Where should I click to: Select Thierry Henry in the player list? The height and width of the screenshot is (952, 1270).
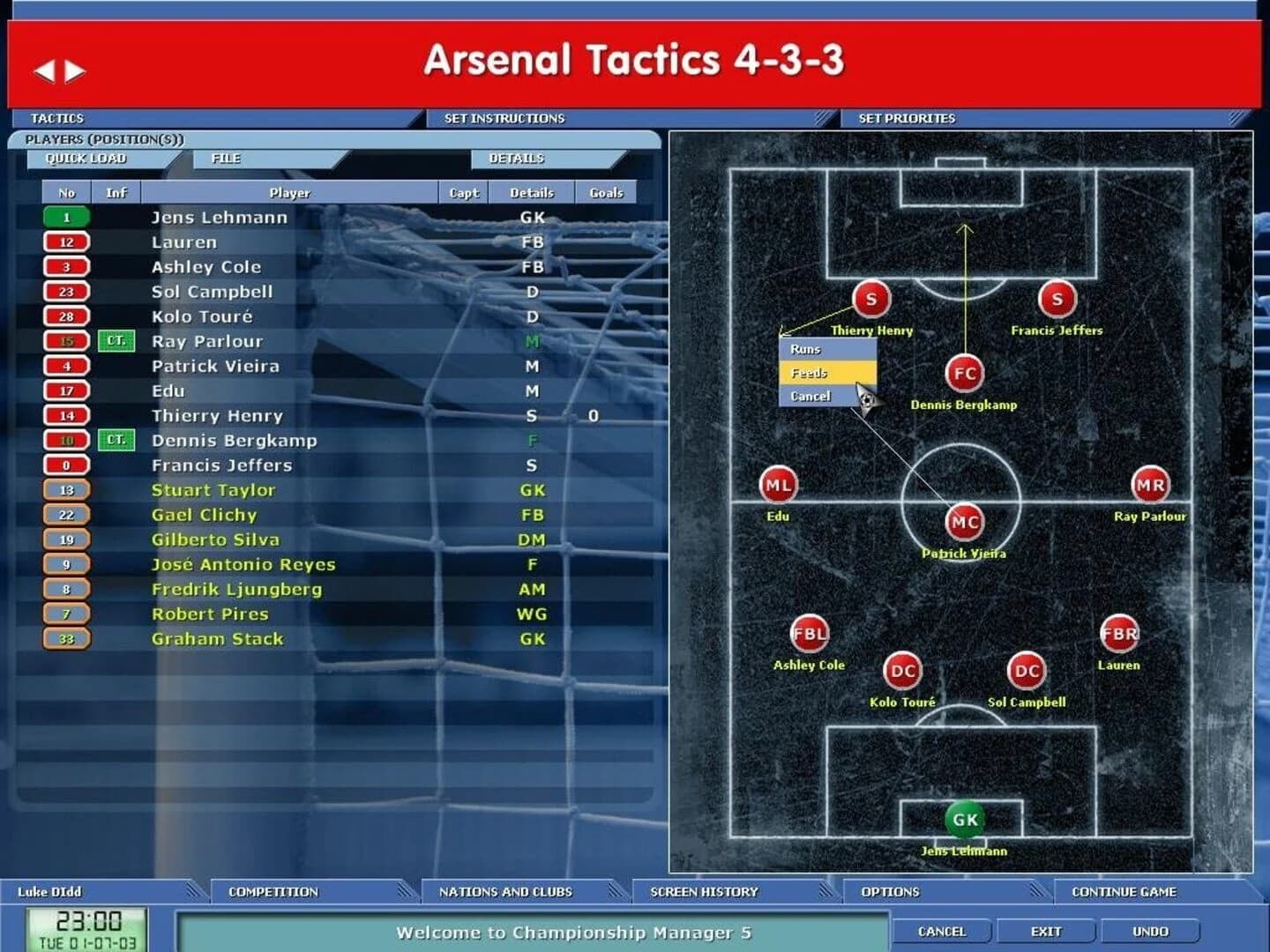tap(220, 415)
